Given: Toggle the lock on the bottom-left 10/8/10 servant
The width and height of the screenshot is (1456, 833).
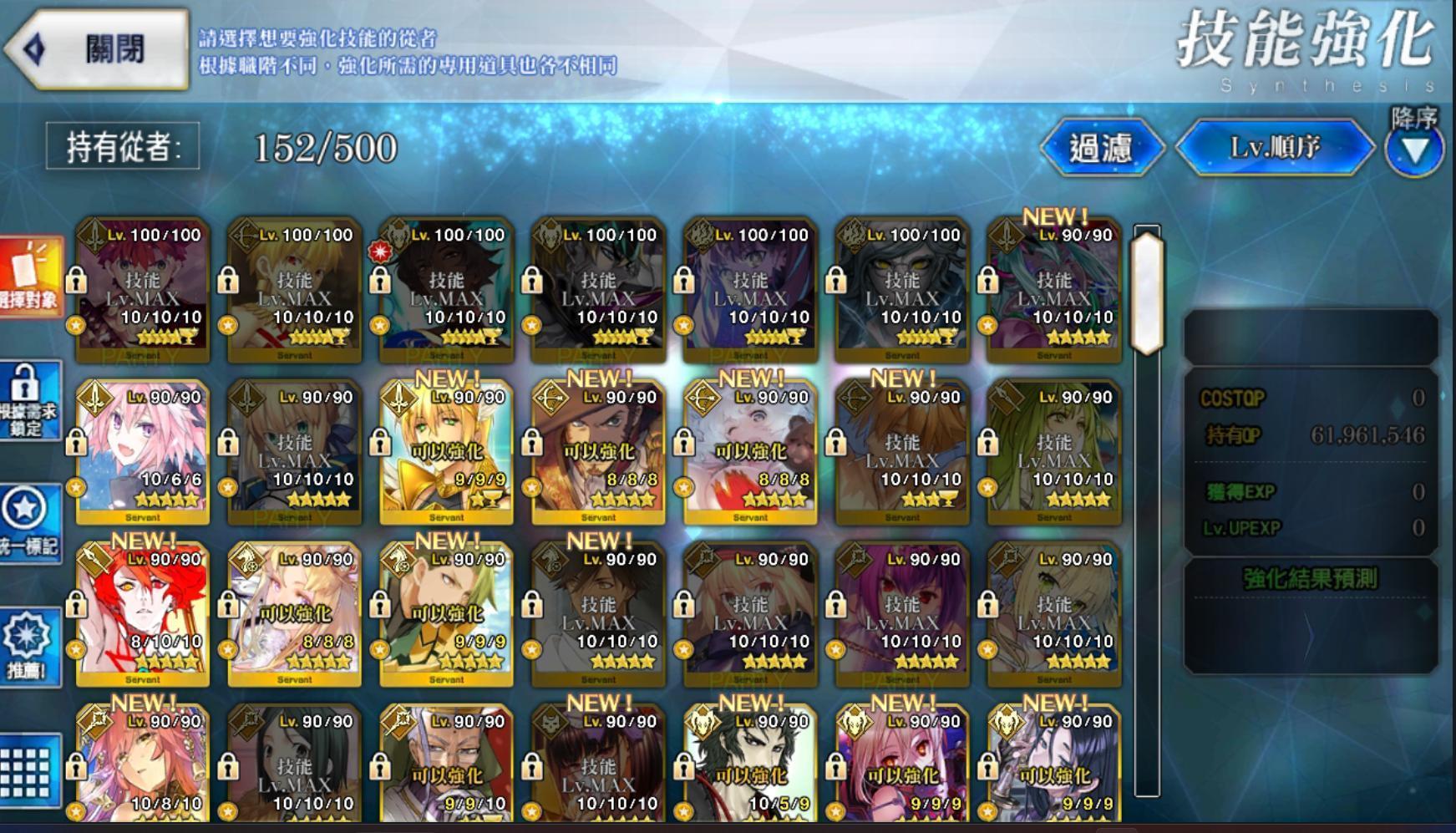Looking at the screenshot, I should click(76, 766).
